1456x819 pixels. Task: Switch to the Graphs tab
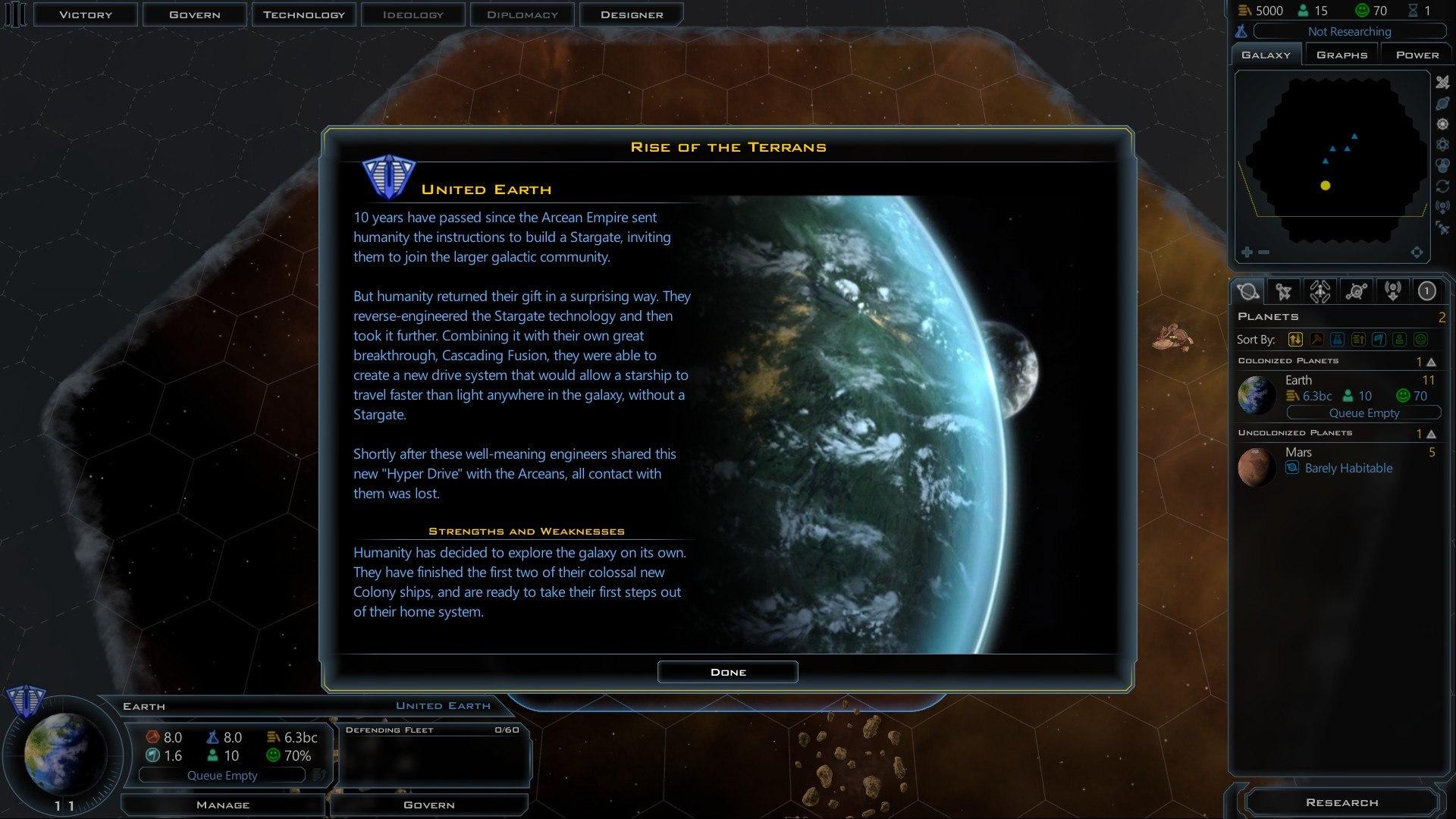[x=1341, y=54]
